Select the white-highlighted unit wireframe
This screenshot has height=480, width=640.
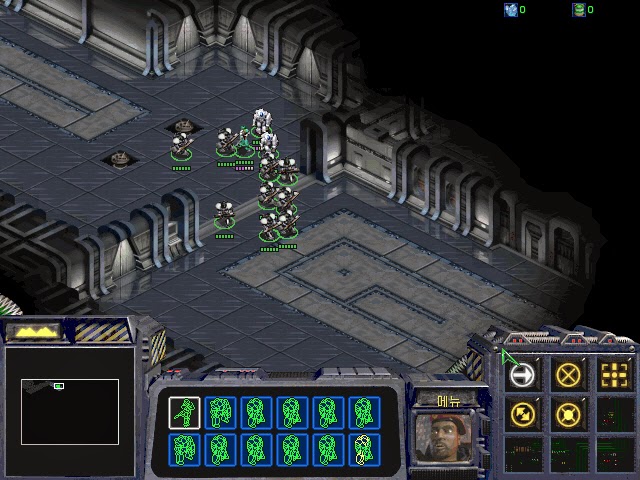(x=183, y=412)
